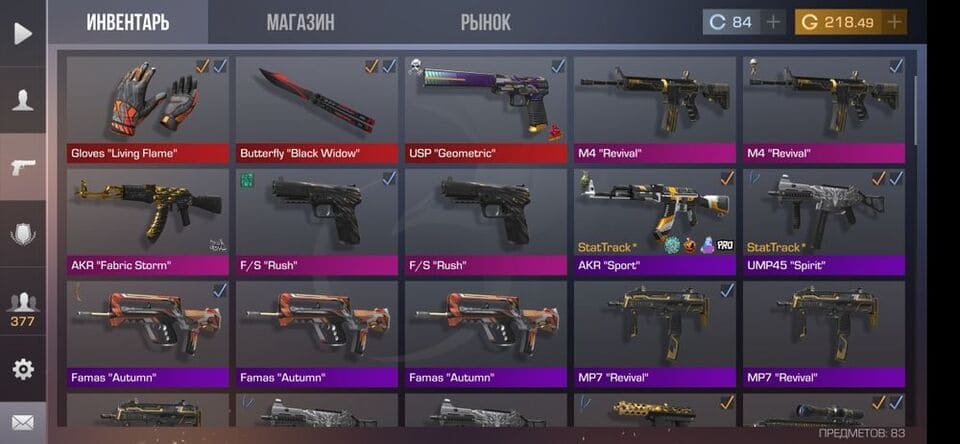Click the play arrow in sidebar
This screenshot has height=444, width=960.
[x=22, y=33]
